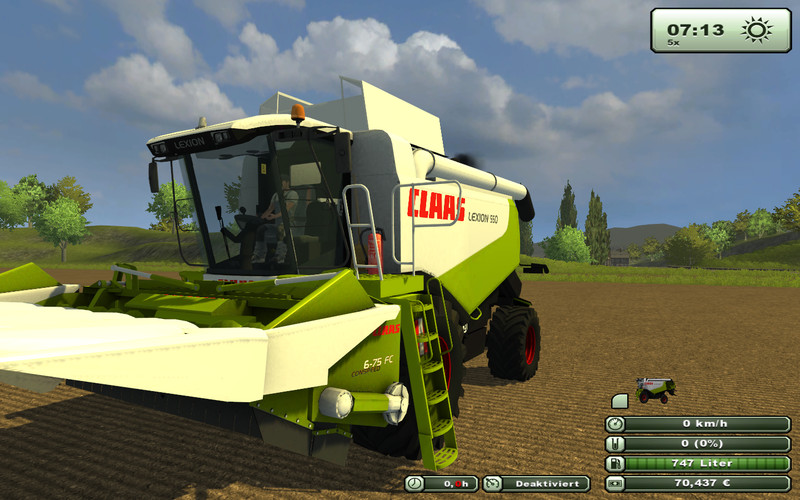Click the money banknote icon
This screenshot has height=500, width=800.
tap(616, 484)
